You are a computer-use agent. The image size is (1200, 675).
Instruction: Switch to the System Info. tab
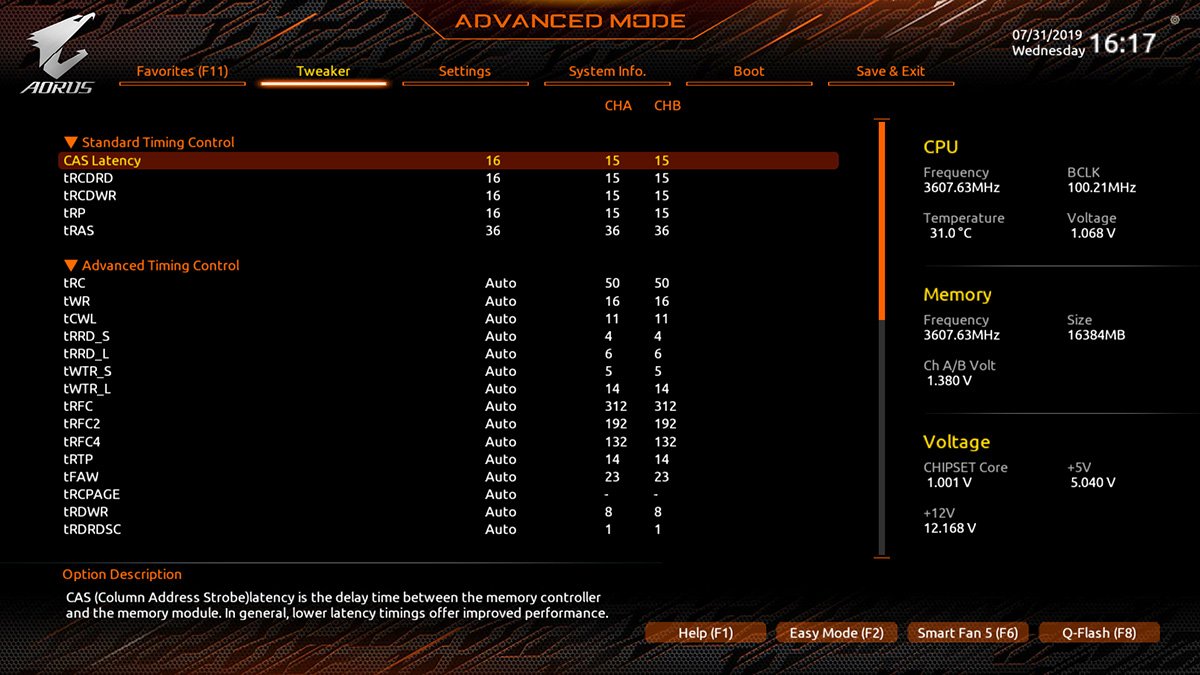(607, 71)
